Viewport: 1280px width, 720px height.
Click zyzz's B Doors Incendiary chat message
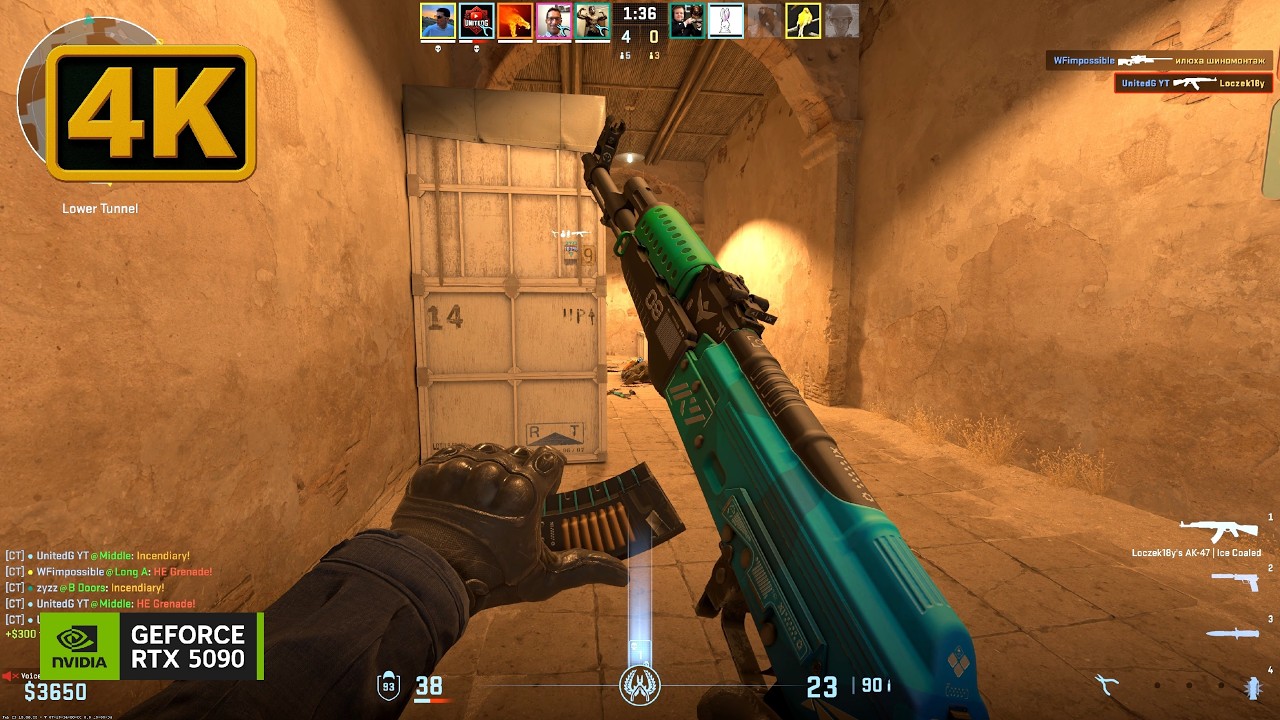pyautogui.click(x=100, y=588)
